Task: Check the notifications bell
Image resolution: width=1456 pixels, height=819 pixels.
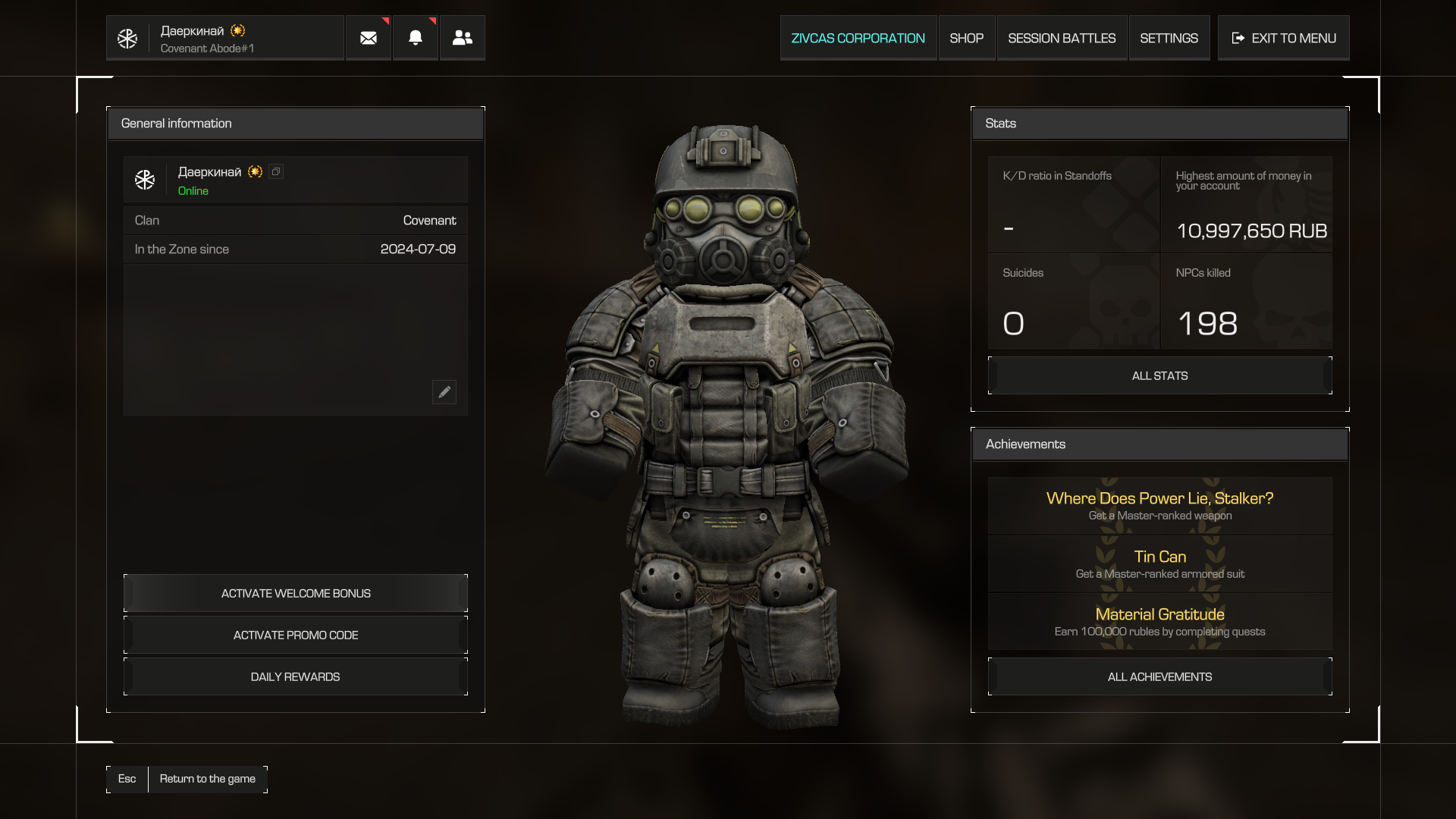Action: 416,38
